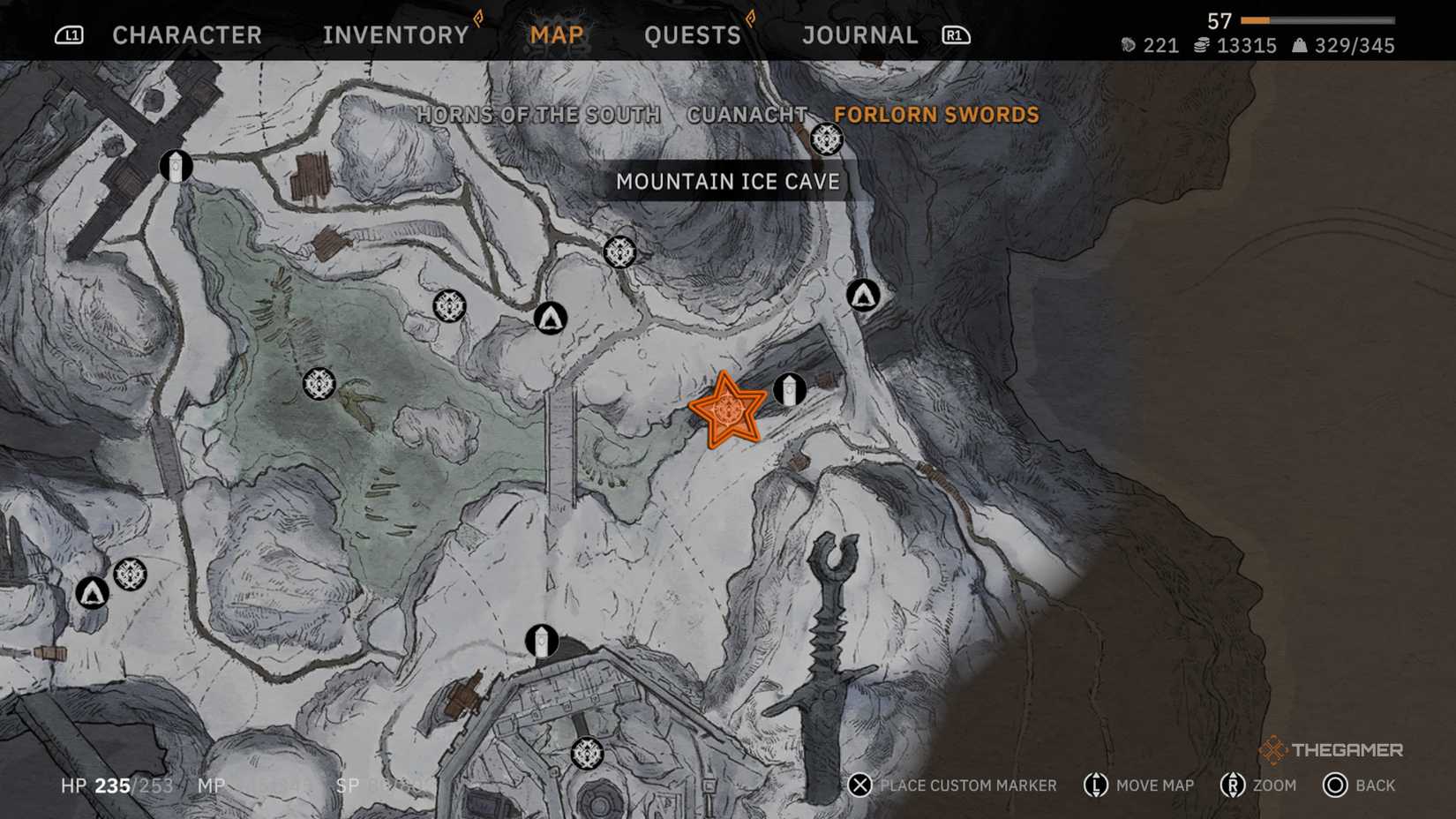Switch to the Cuanacht region map
1456x819 pixels.
click(x=747, y=115)
